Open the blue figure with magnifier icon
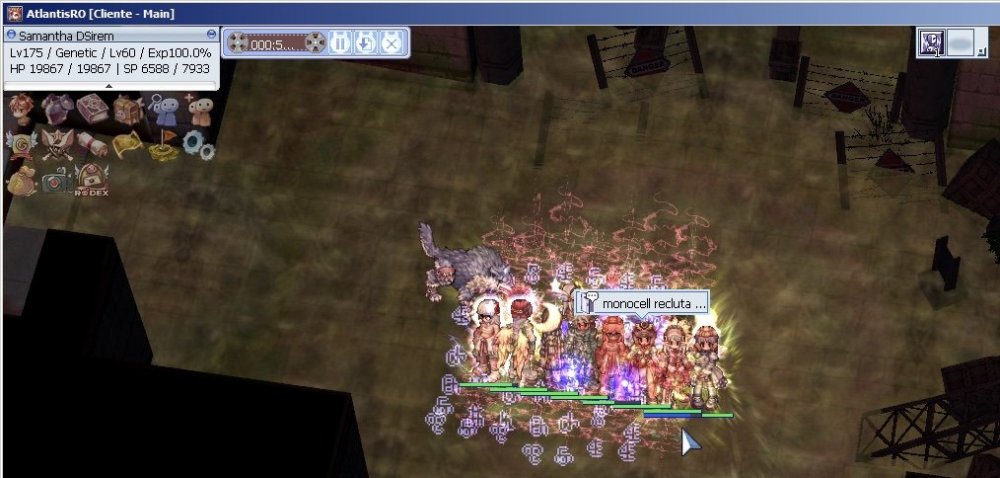 (x=163, y=108)
